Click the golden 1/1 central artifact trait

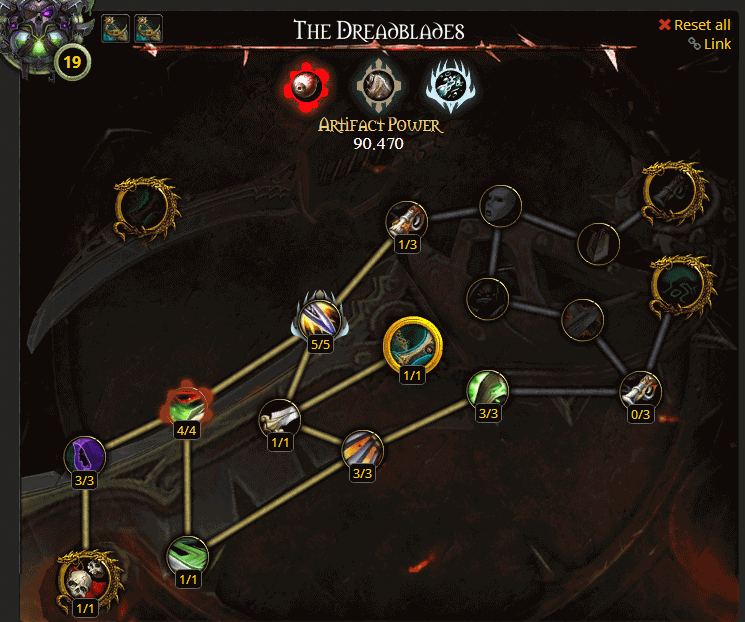click(x=412, y=346)
